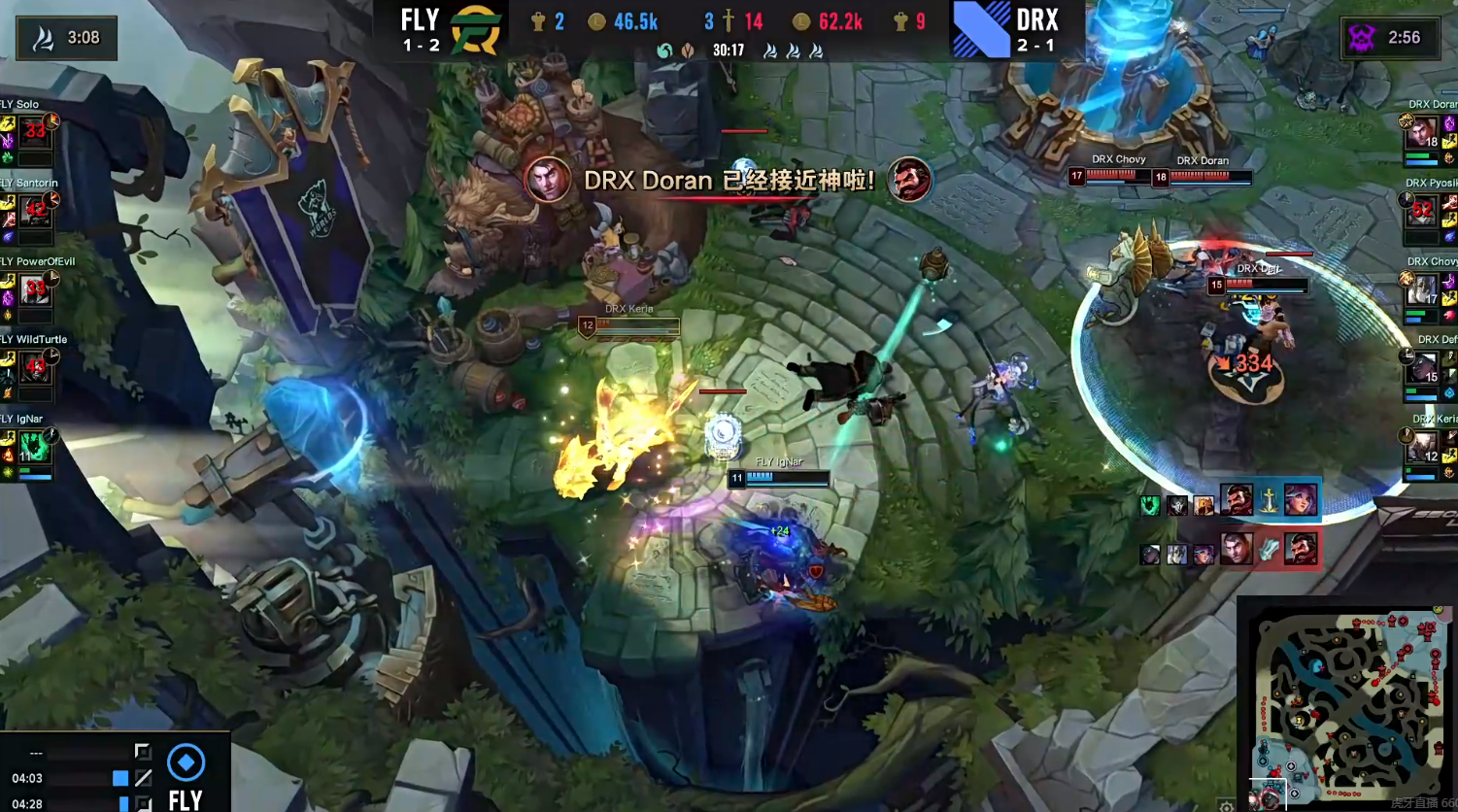This screenshot has height=812, width=1458.
Task: Select FLY IgNar's player portrait
Action: pyautogui.click(x=35, y=448)
